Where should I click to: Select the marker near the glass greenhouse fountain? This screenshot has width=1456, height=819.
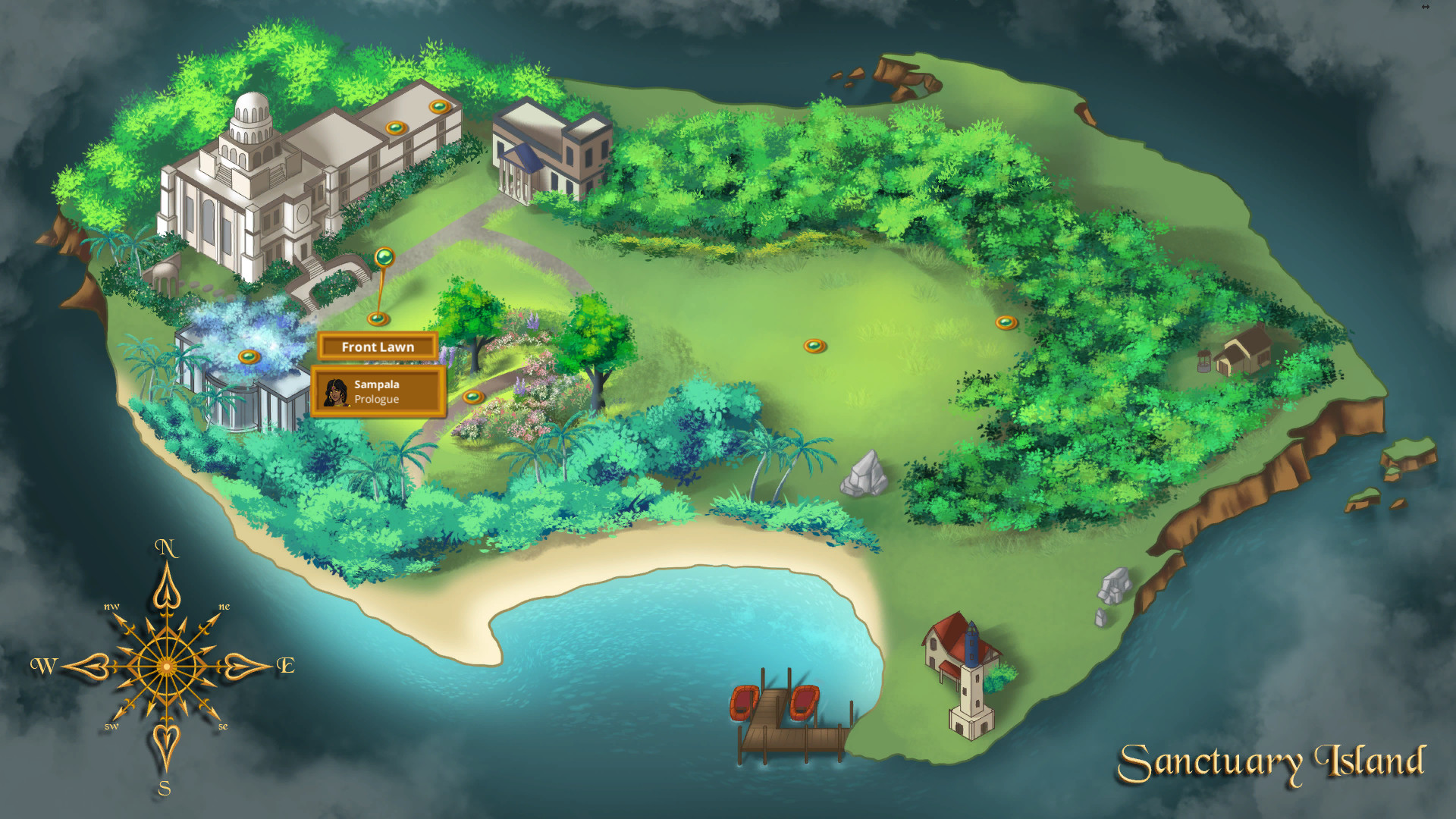tap(250, 353)
